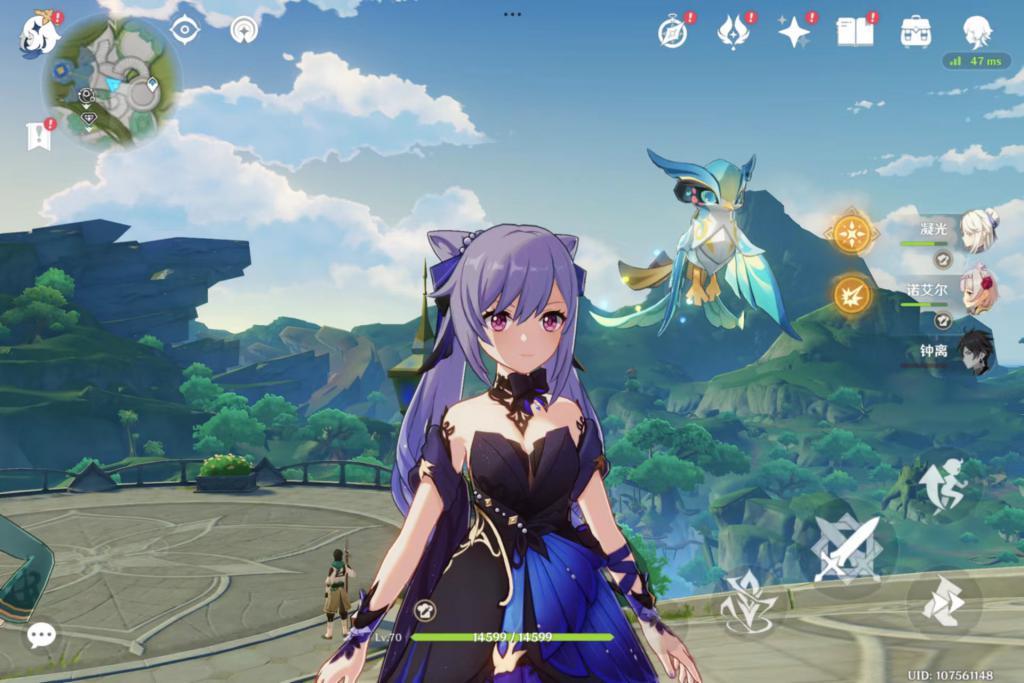The width and height of the screenshot is (1024, 683).
Task: Switch to party member 凝光
Action: click(973, 231)
